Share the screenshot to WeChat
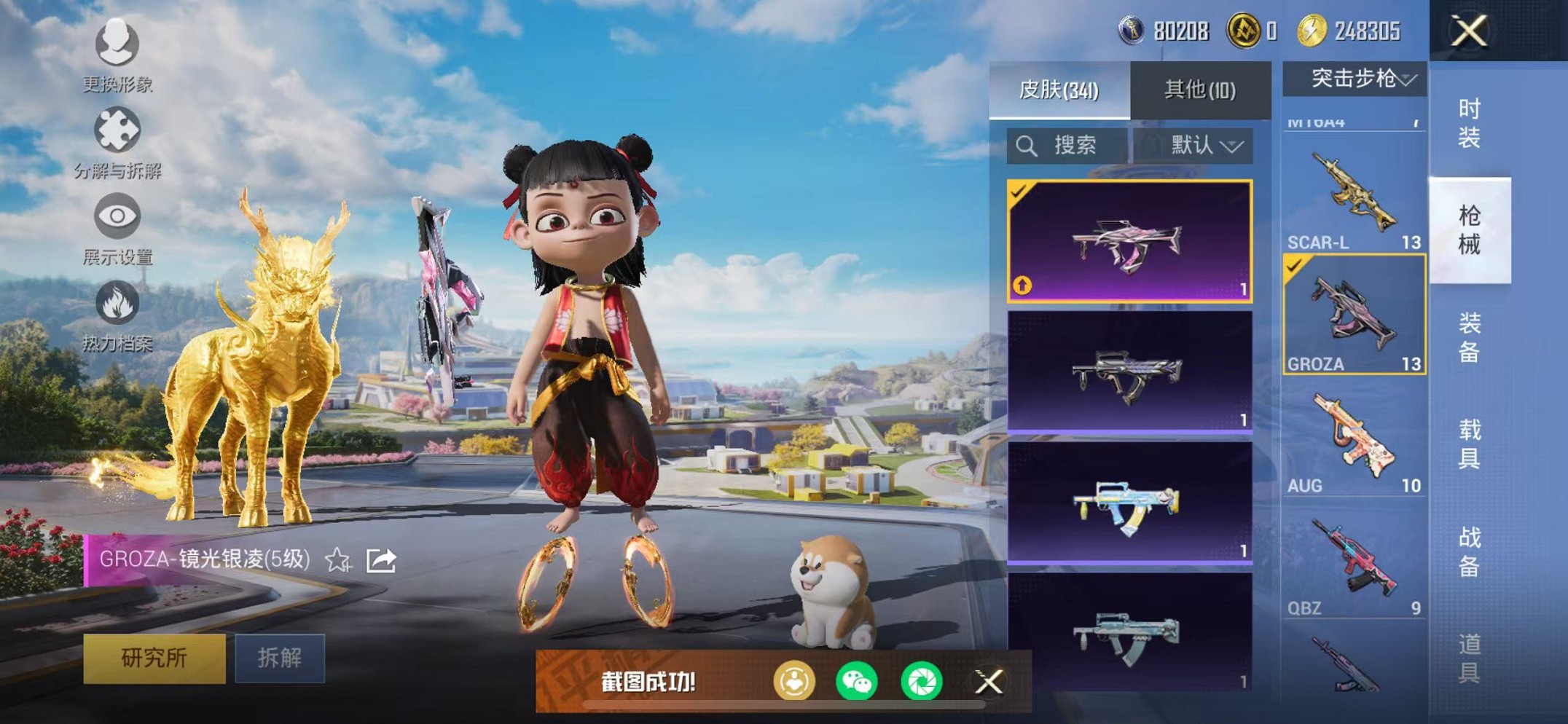 click(x=857, y=682)
